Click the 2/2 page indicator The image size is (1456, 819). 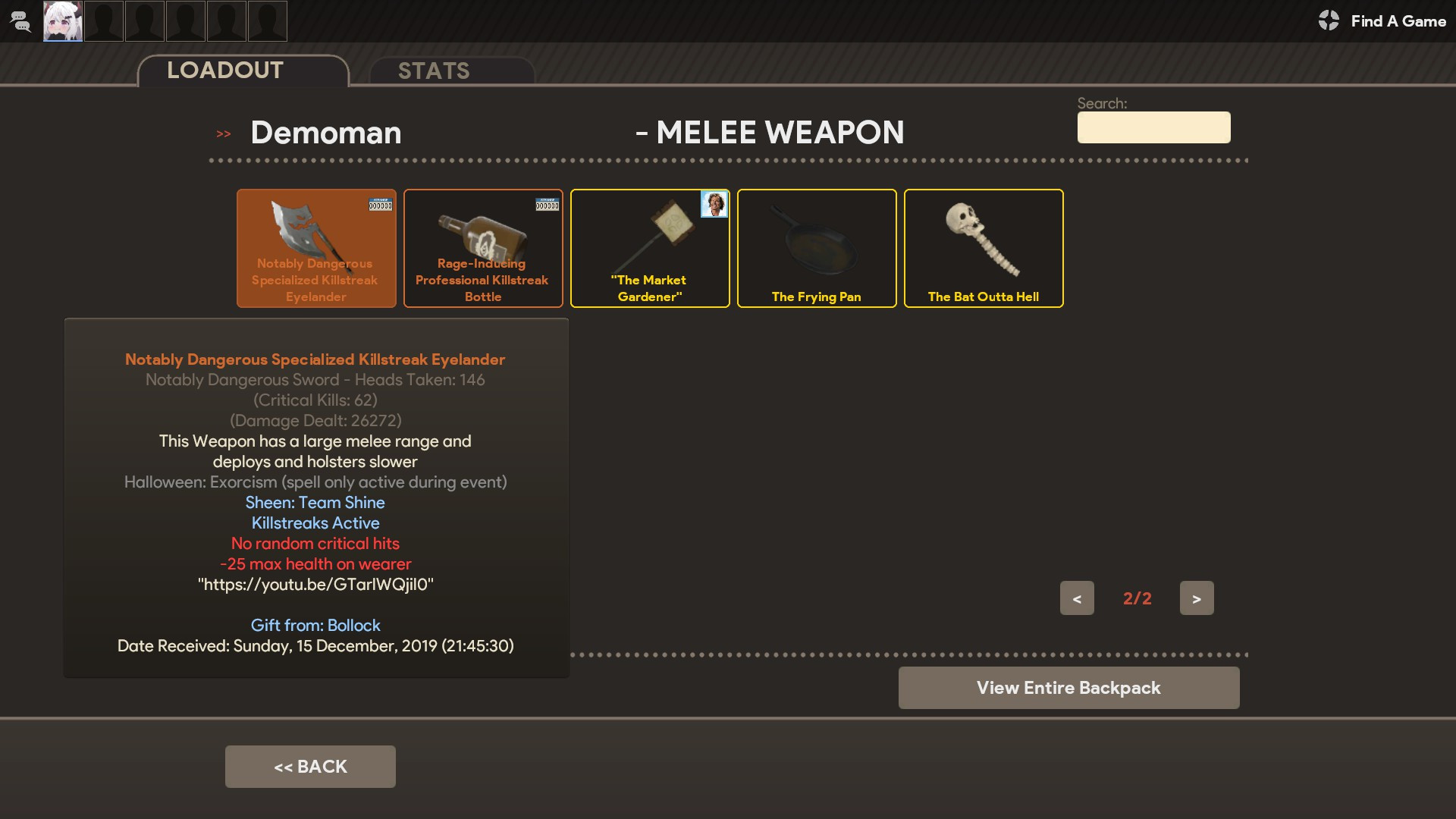tap(1137, 598)
